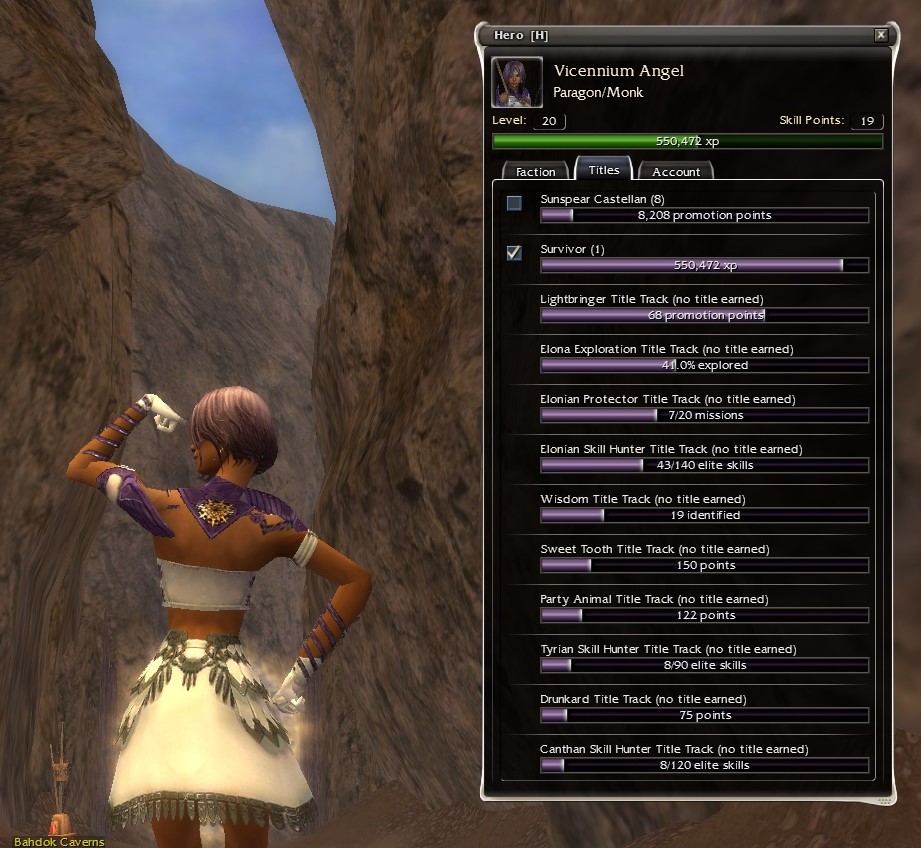Click the Elonian Skill Hunter Title Track

tap(704, 458)
